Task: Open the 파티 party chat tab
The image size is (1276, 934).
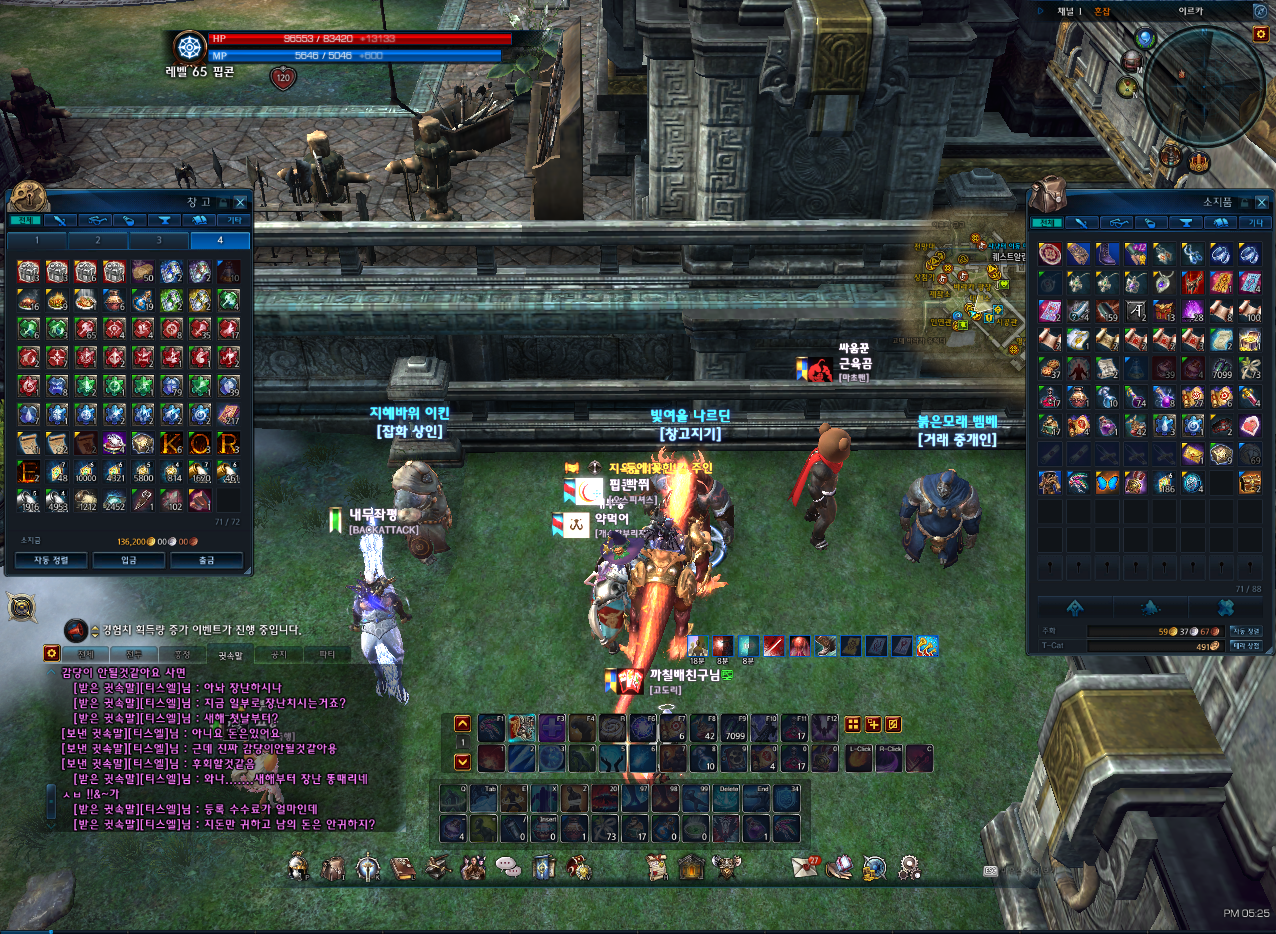Action: [326, 655]
